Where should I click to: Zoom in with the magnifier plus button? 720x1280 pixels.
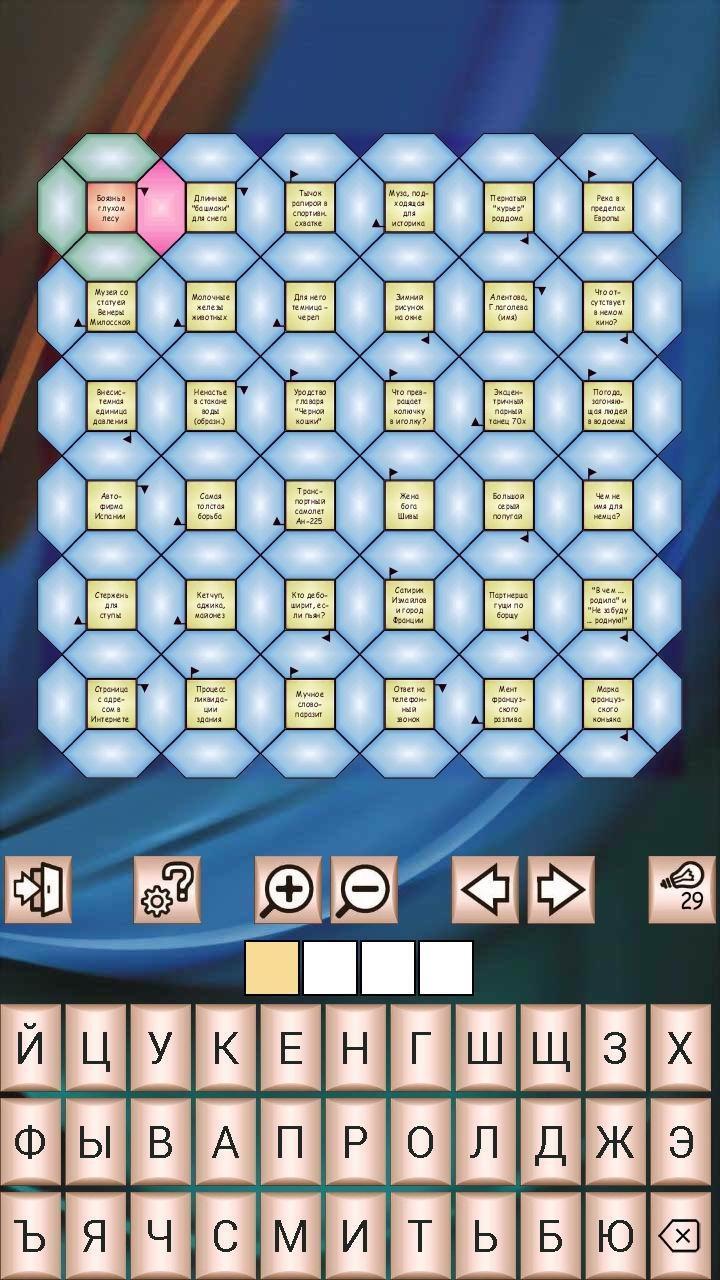pos(288,889)
